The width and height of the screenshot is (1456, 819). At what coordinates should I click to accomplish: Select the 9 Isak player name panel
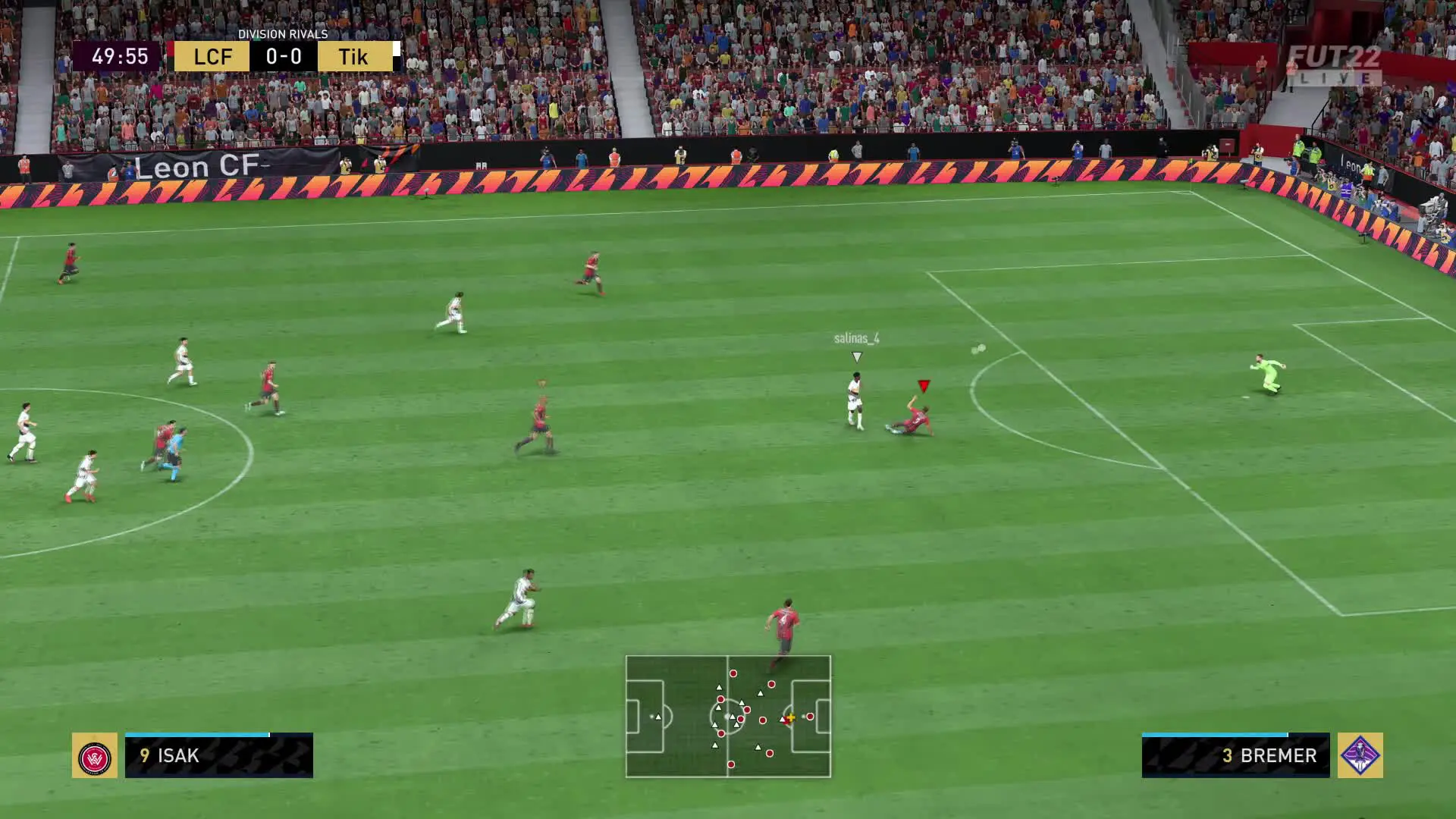coord(218,756)
